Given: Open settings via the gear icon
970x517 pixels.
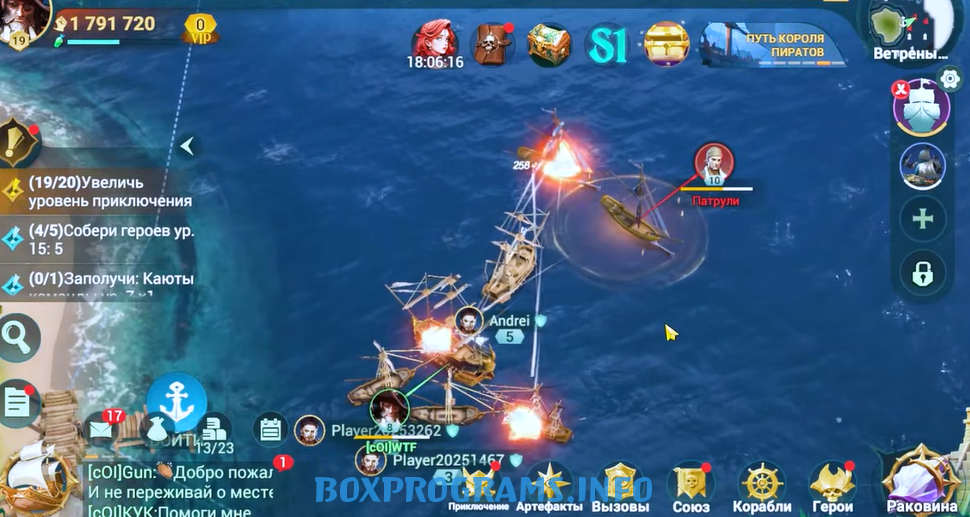Looking at the screenshot, I should [951, 80].
